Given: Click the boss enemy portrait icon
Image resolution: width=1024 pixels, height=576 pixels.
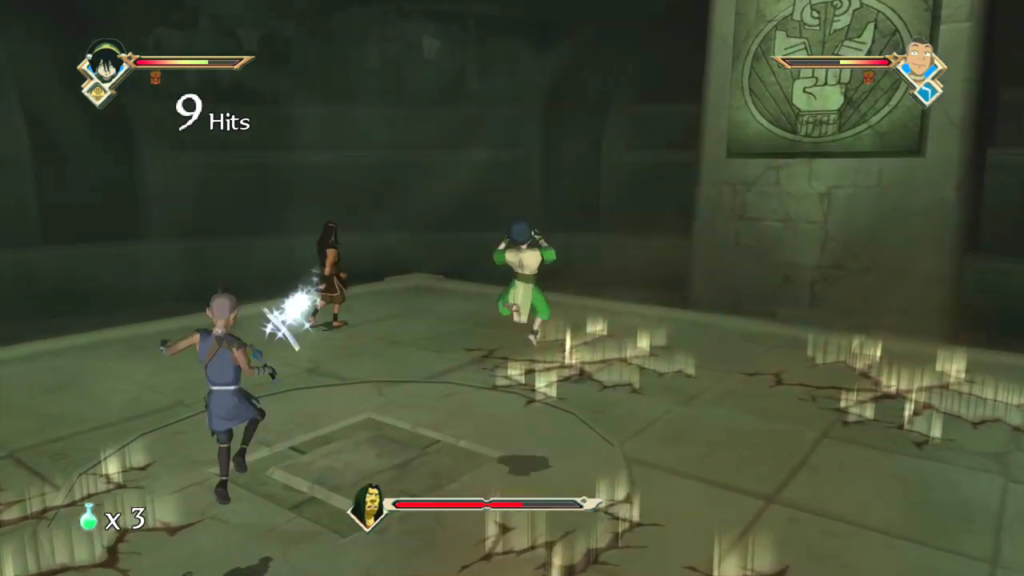Looking at the screenshot, I should 369,506.
